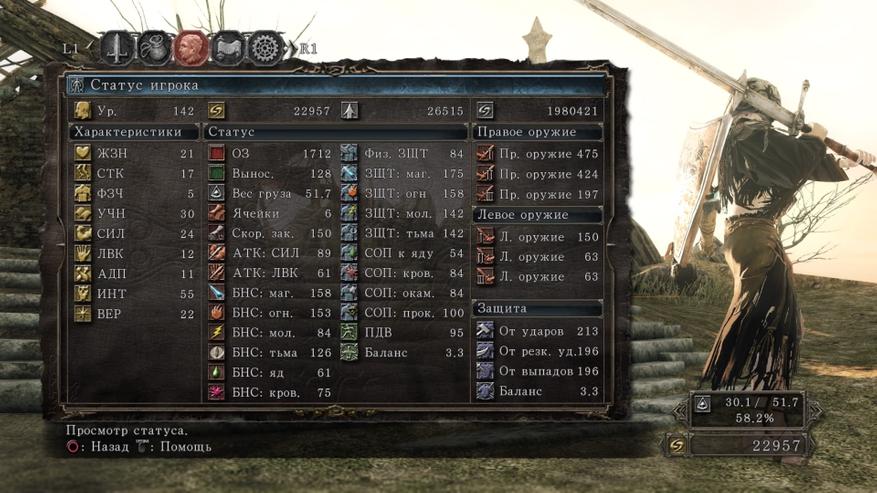The height and width of the screenshot is (493, 877).
Task: Click the От ударов defense row
Action: (538, 330)
